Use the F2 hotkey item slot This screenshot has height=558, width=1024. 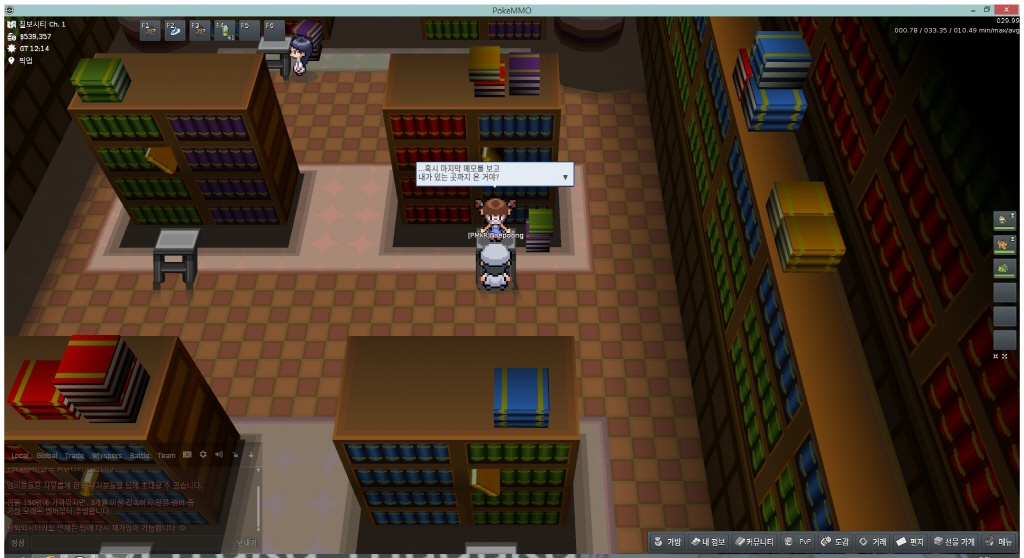click(174, 30)
